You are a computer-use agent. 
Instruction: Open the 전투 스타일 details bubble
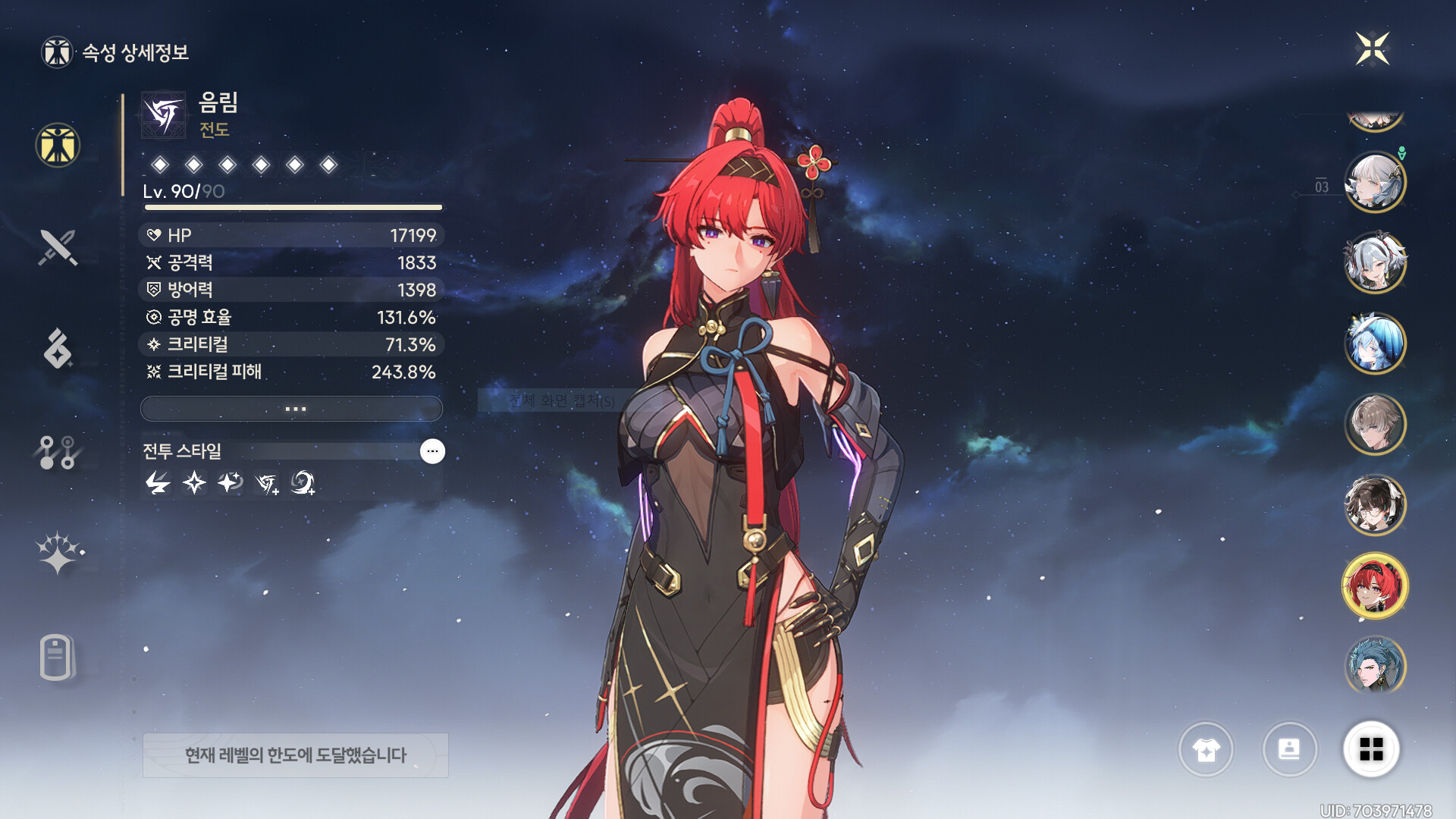[432, 451]
